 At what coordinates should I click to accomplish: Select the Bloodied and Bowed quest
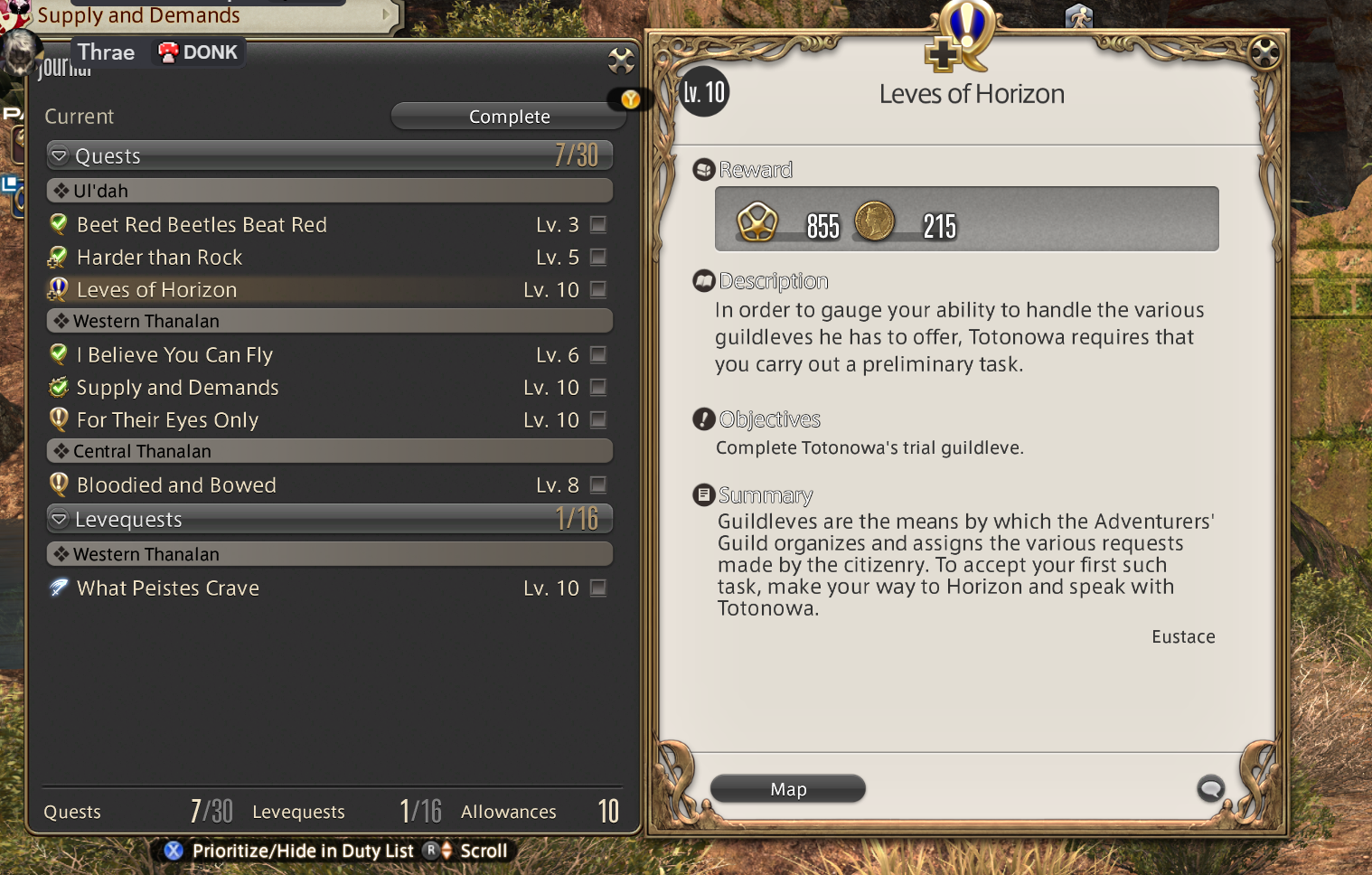pyautogui.click(x=176, y=485)
